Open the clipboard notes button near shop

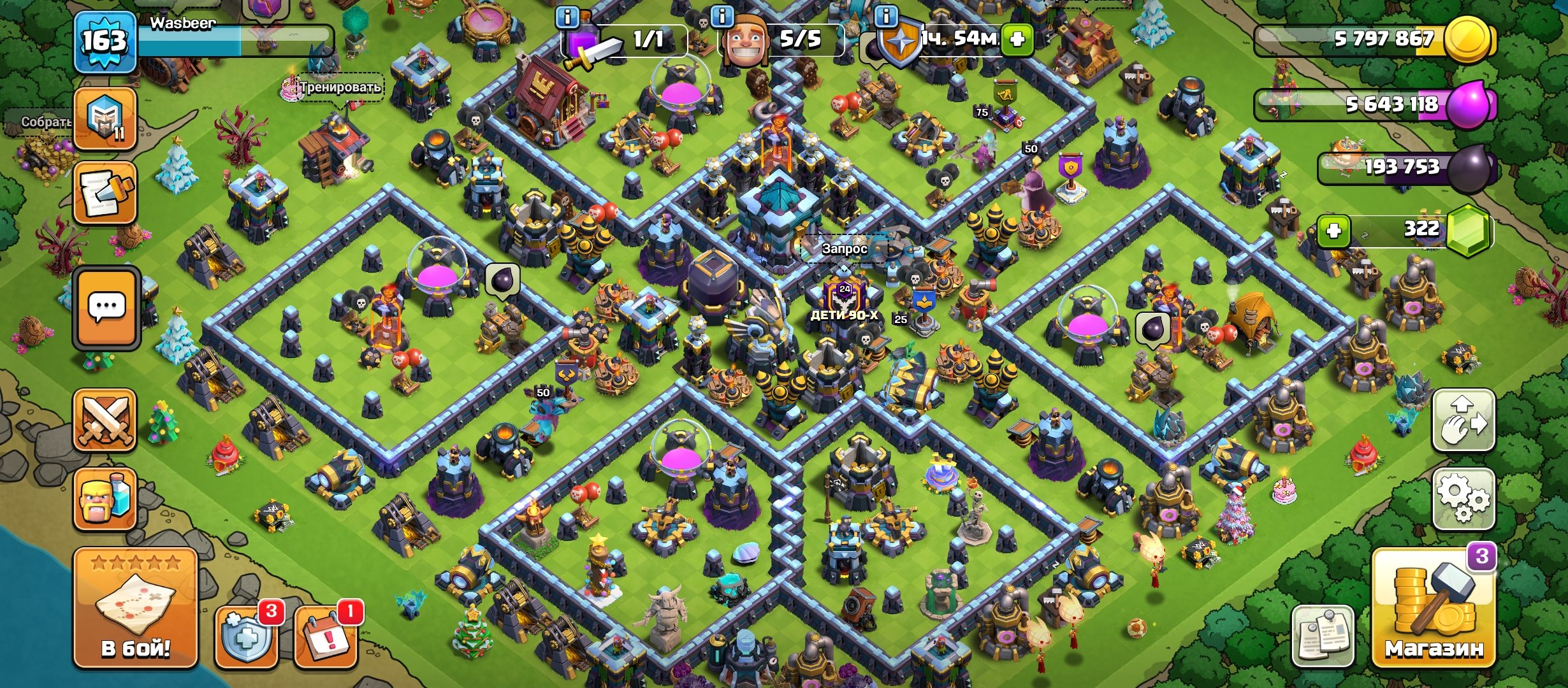[1323, 634]
